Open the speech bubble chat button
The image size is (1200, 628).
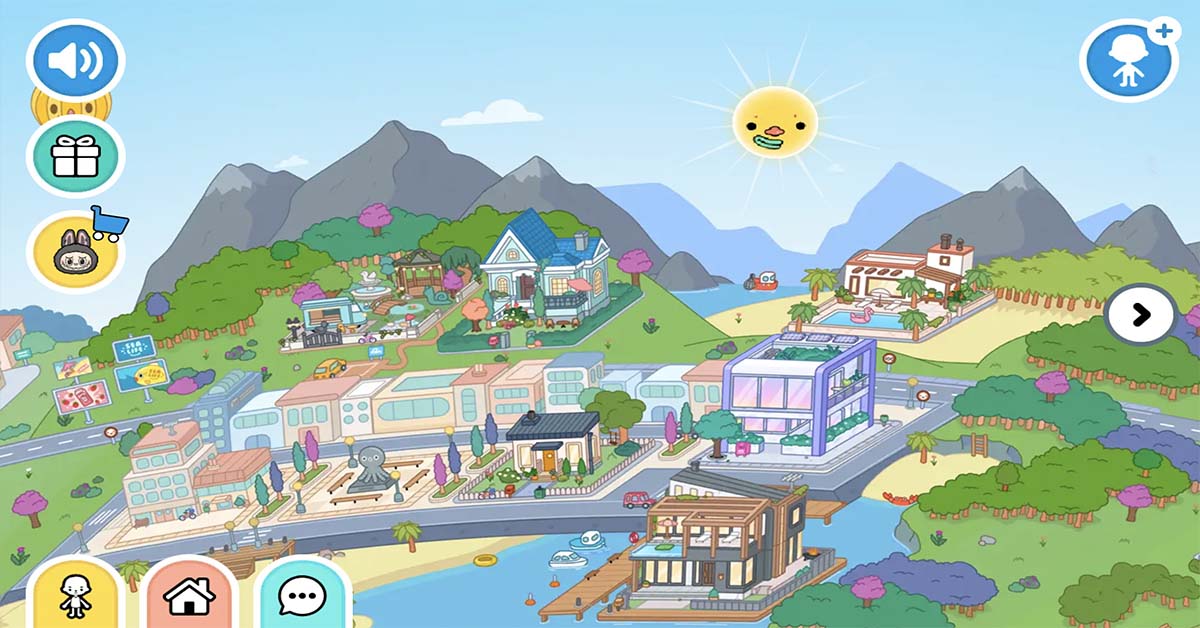point(302,596)
